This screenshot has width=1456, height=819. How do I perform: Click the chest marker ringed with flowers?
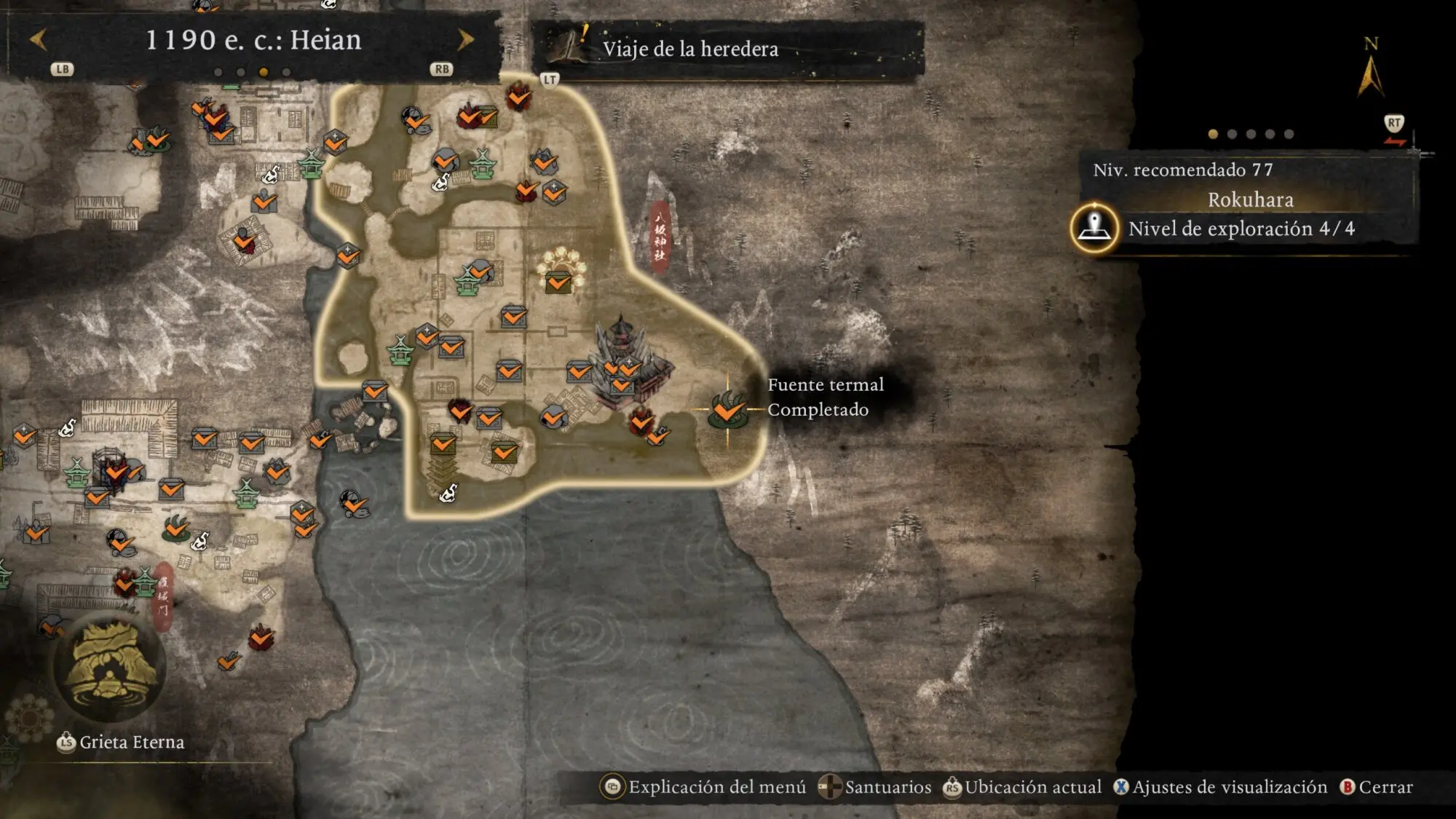coord(559,272)
